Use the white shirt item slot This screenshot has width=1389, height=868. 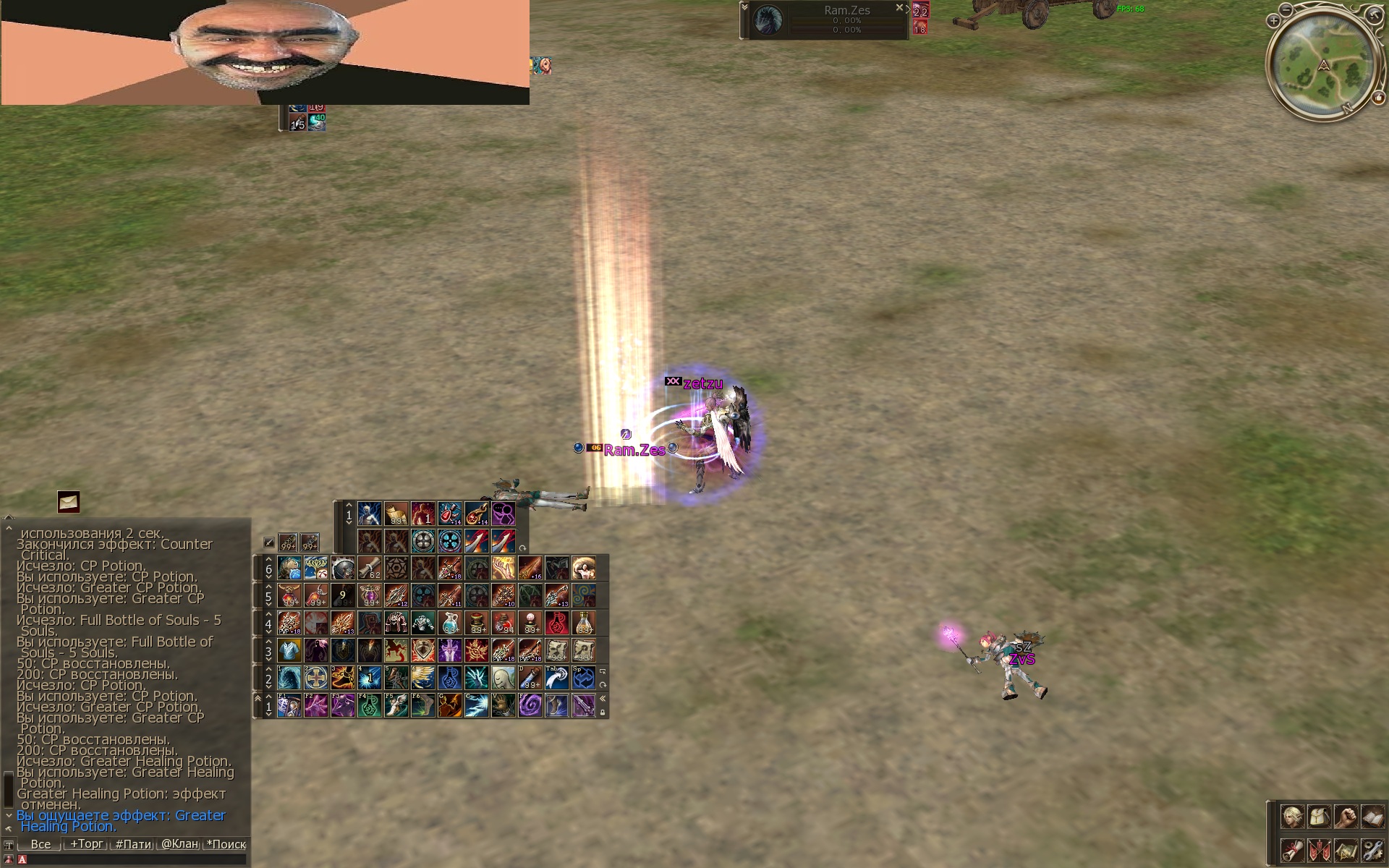point(289,650)
